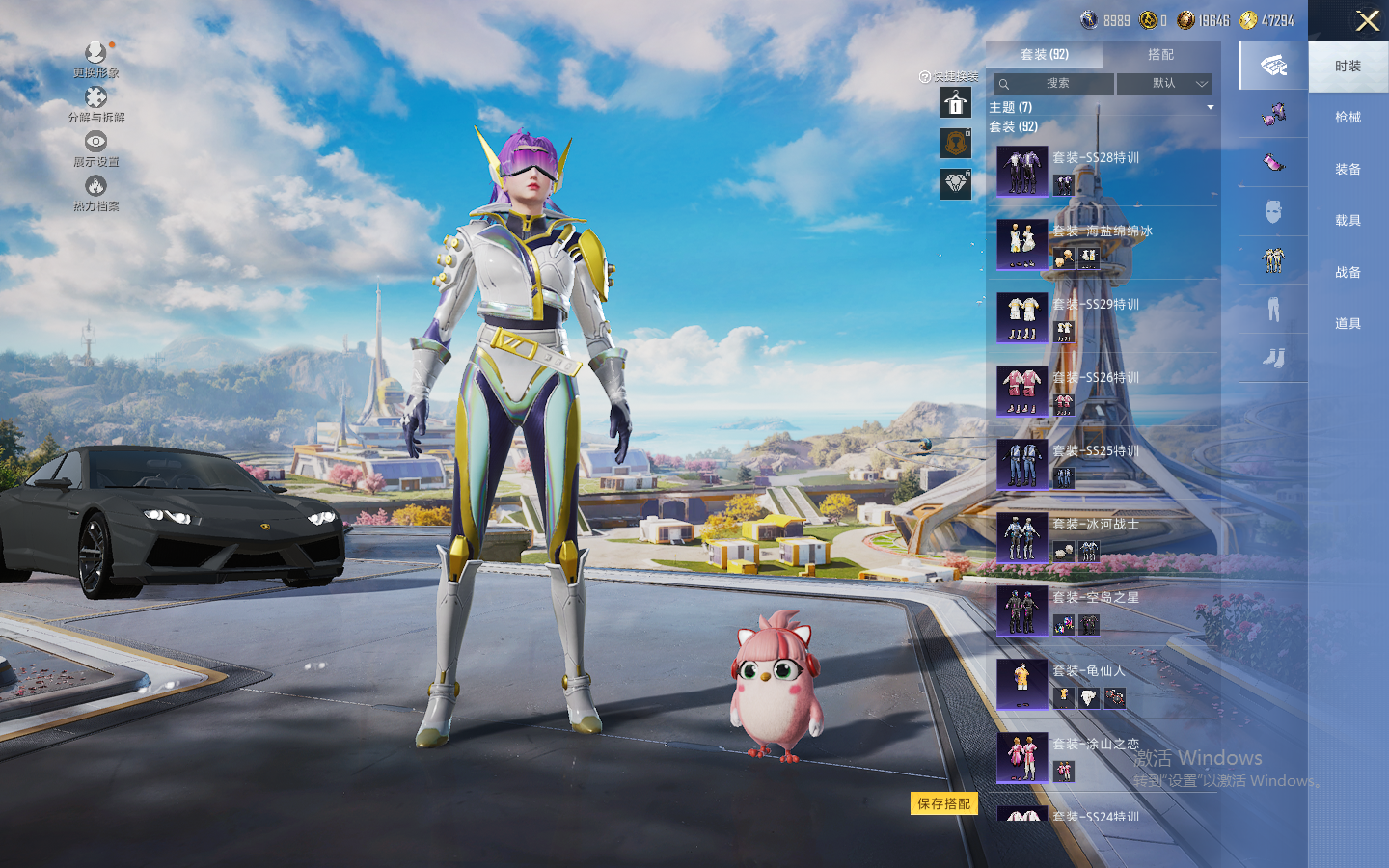Select the 套装 (92) tab
This screenshot has height=868, width=1389.
(x=1044, y=55)
